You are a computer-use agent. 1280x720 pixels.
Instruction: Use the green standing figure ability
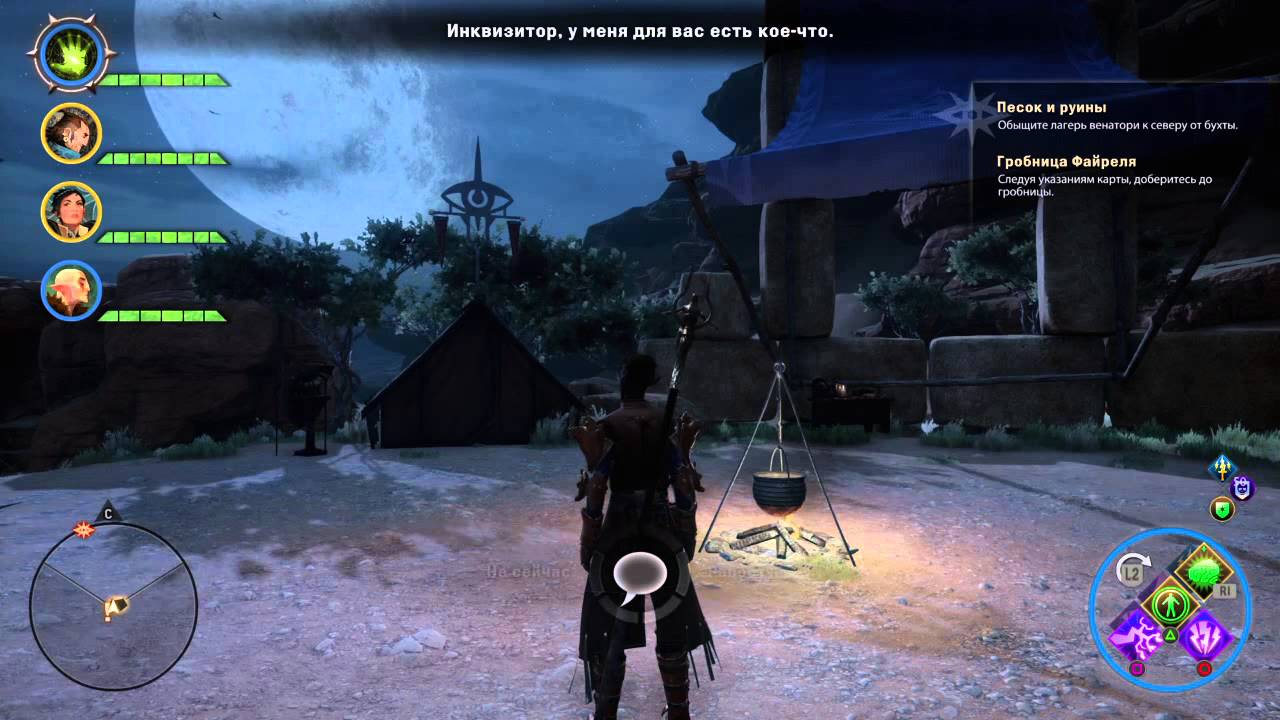(1167, 603)
